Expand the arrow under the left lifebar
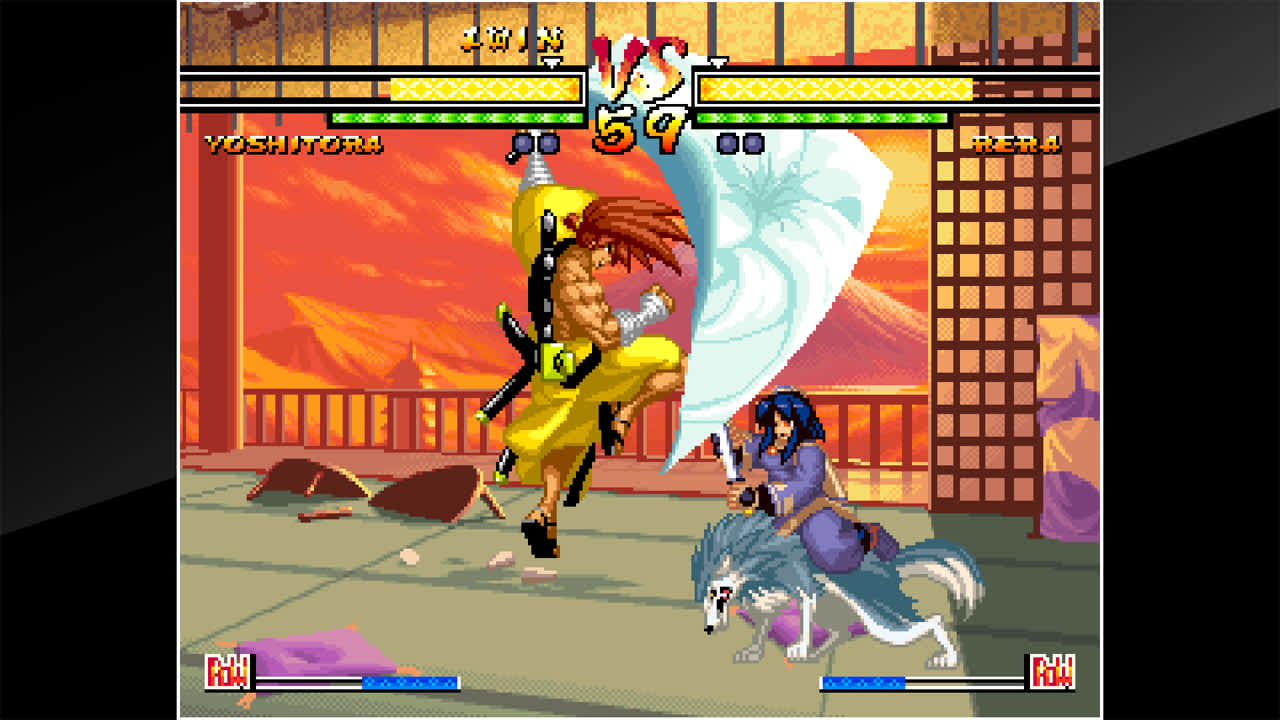Viewport: 1280px width, 720px height. (x=550, y=63)
